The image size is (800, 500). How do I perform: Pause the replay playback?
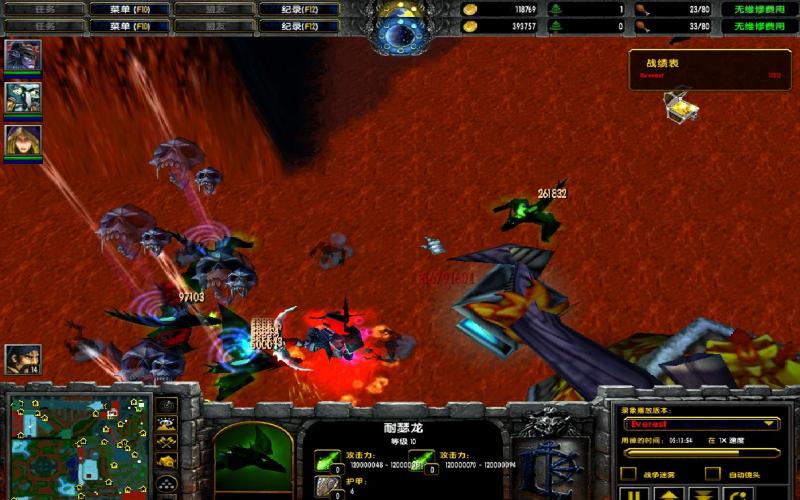tap(634, 493)
